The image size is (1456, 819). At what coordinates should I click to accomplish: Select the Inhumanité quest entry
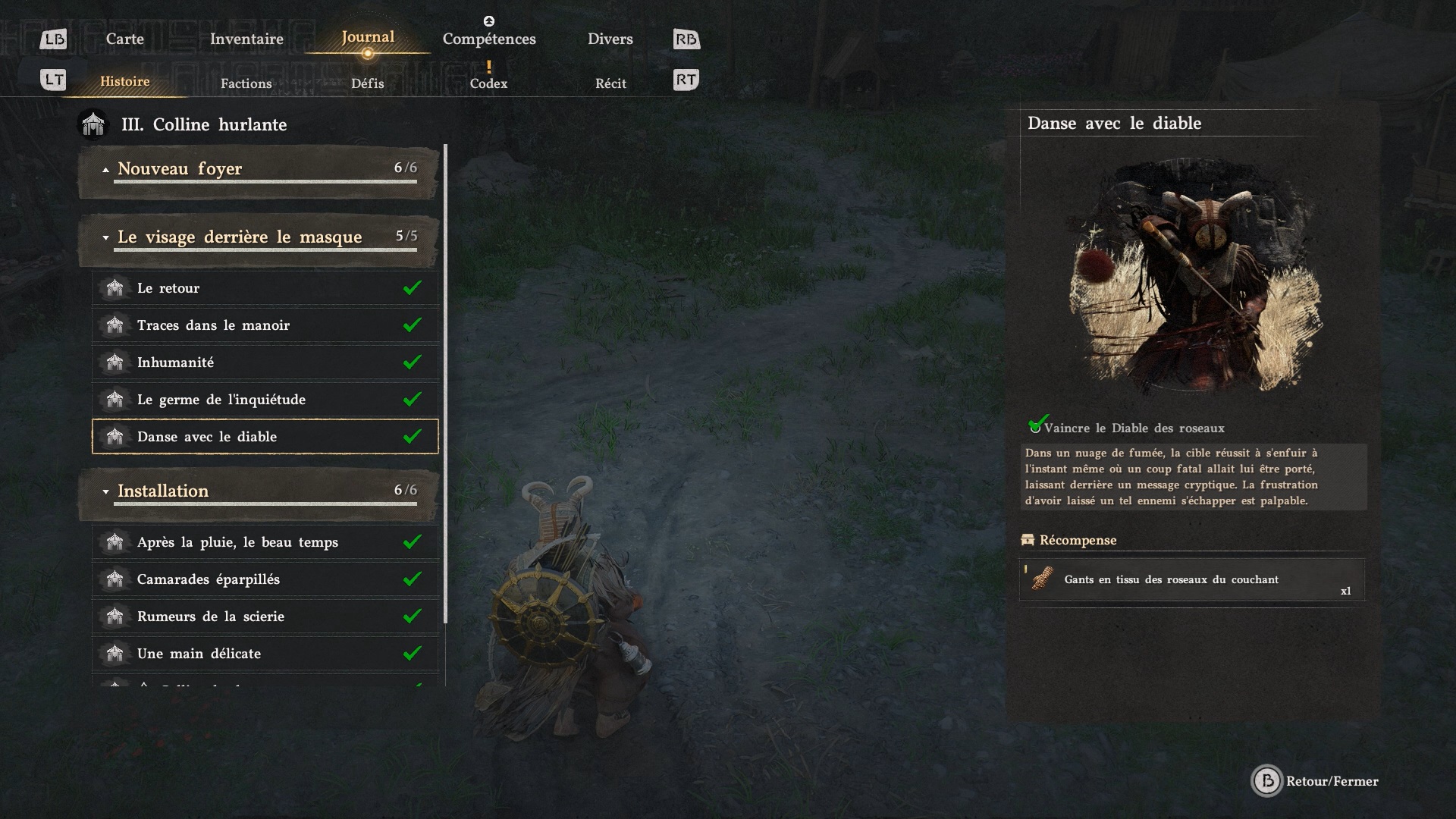pos(265,362)
